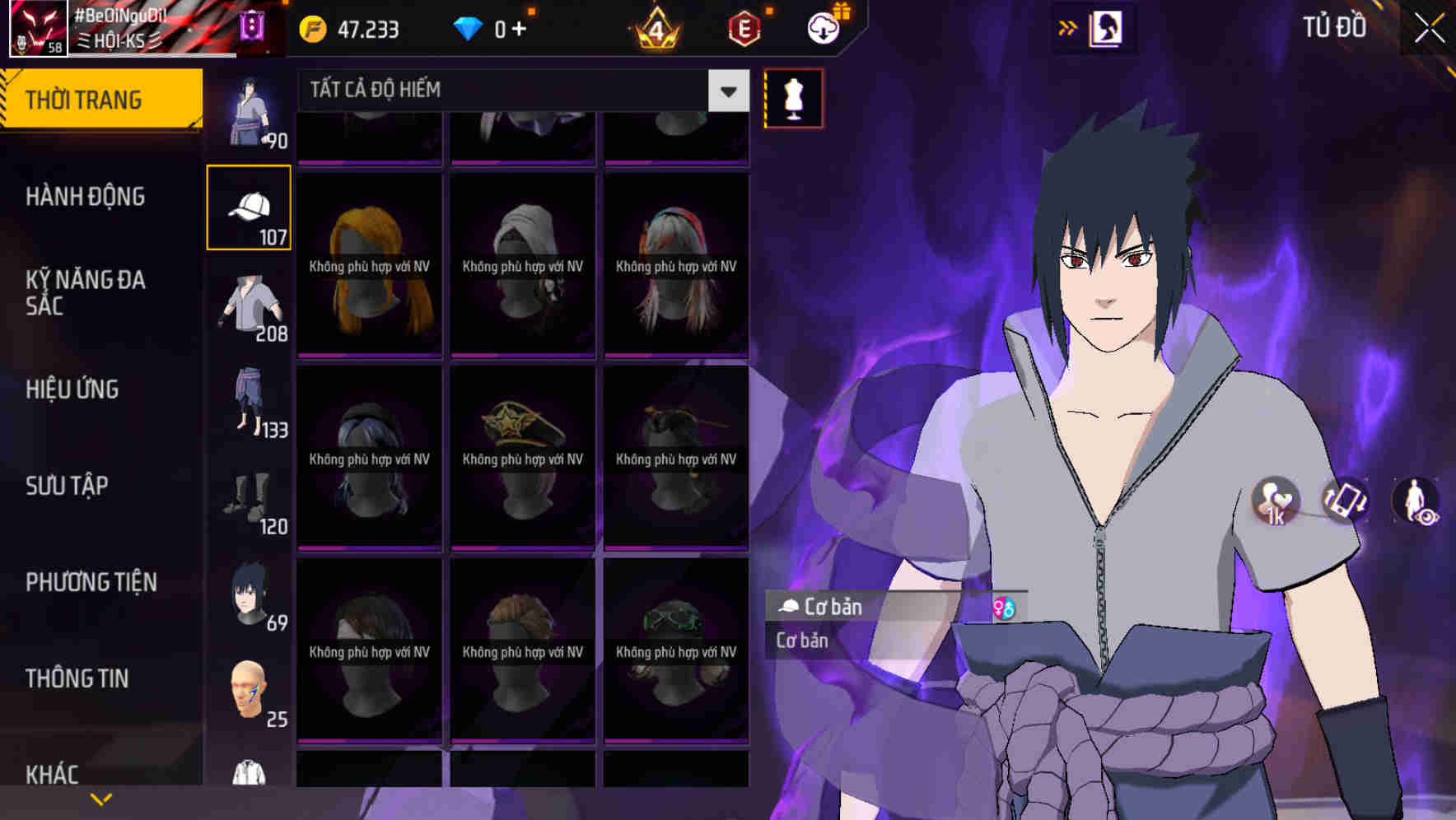Open the SƯU TẬP collection section
1456x820 pixels.
[66, 486]
